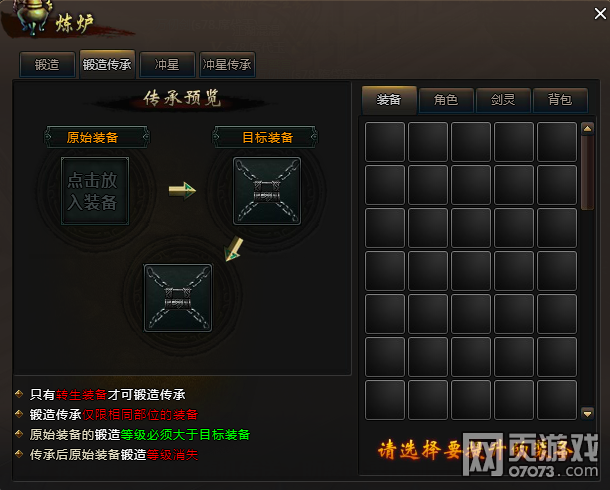Select the 锻造传承 tab

pos(107,65)
